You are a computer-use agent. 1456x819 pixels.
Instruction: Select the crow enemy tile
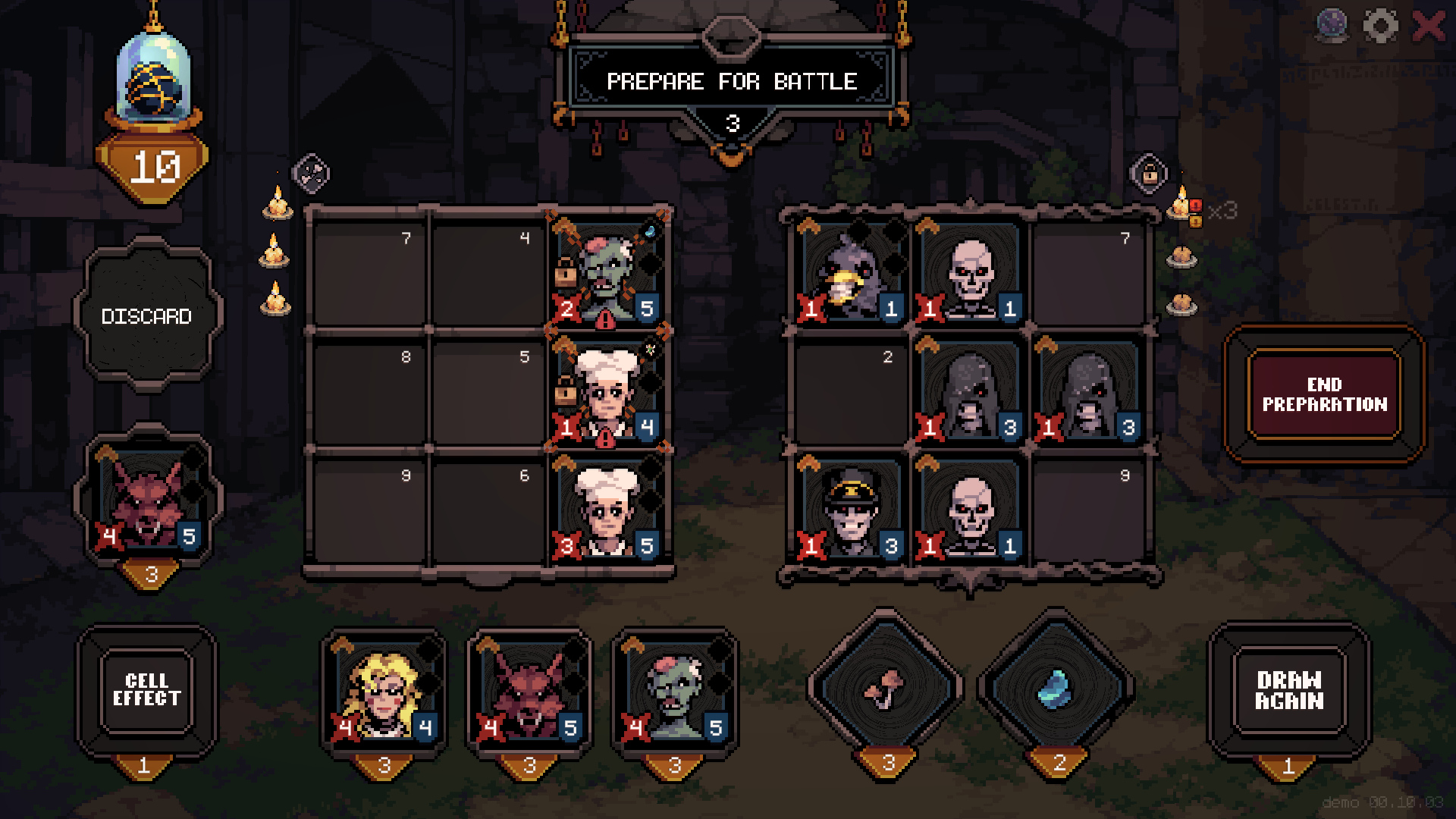pyautogui.click(x=851, y=271)
